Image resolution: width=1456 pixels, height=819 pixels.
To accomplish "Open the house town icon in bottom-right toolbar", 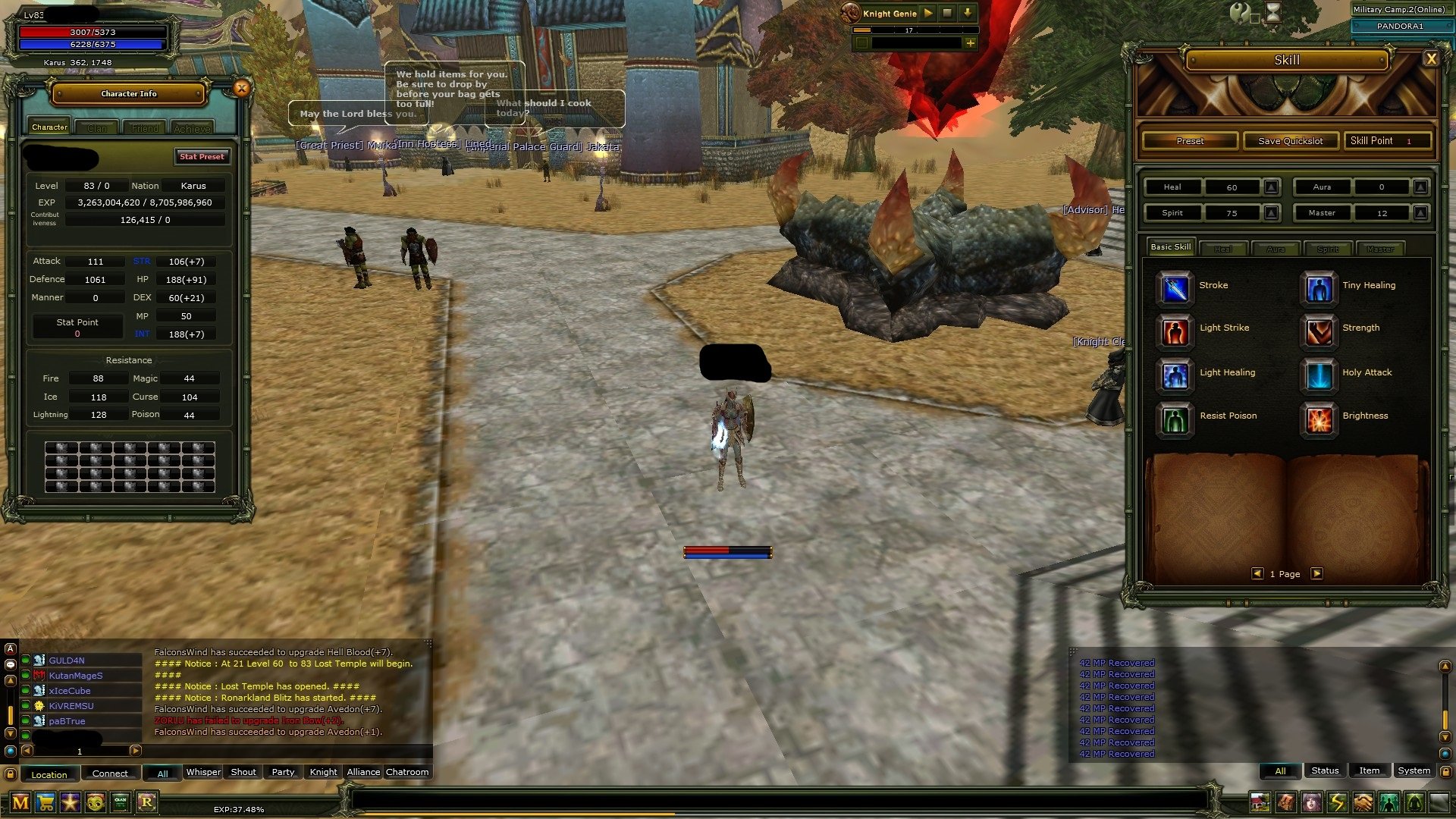I will click(1260, 802).
